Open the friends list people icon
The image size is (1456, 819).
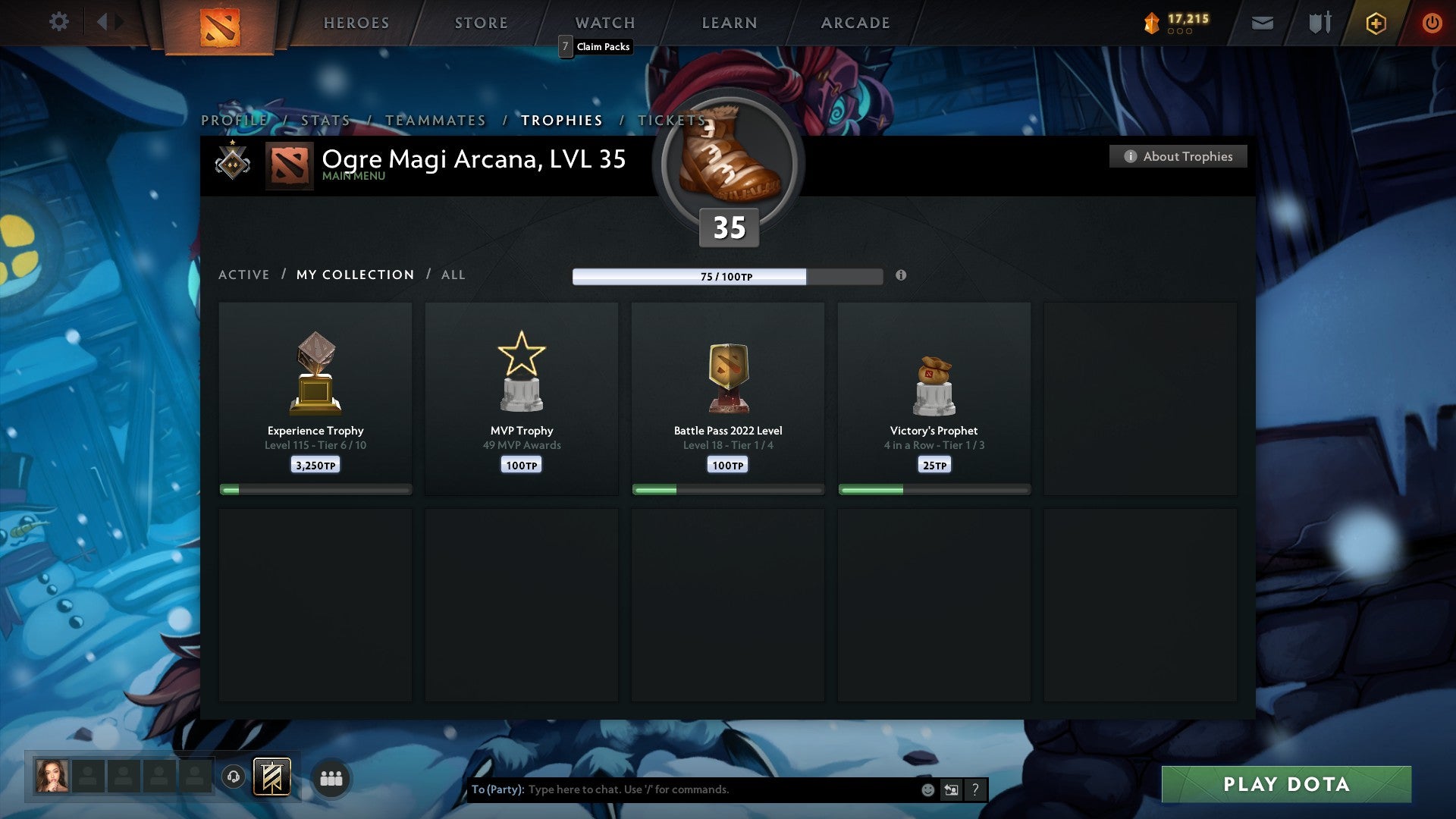pos(331,777)
